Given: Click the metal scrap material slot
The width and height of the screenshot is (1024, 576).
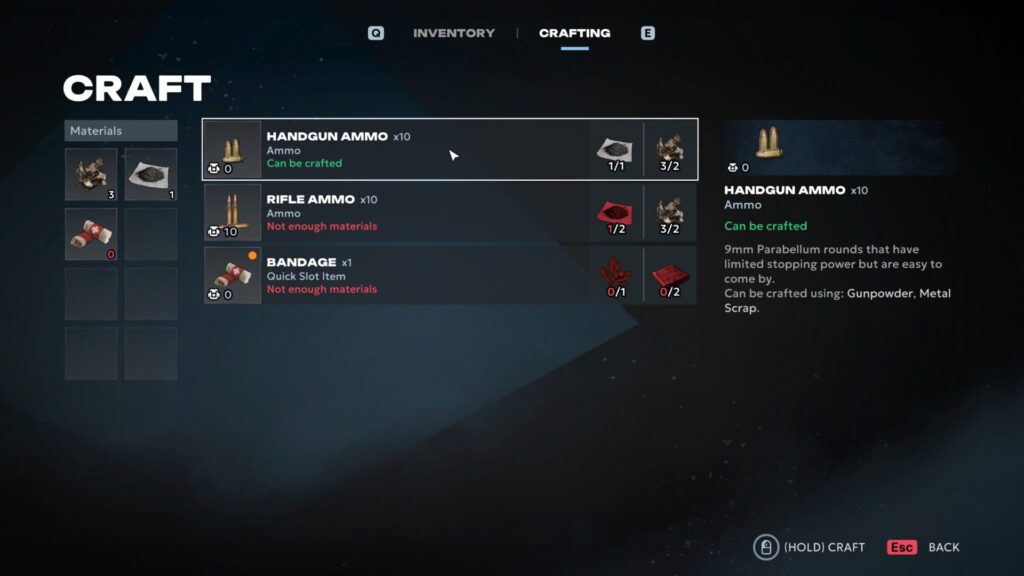Looking at the screenshot, I should pyautogui.click(x=91, y=174).
